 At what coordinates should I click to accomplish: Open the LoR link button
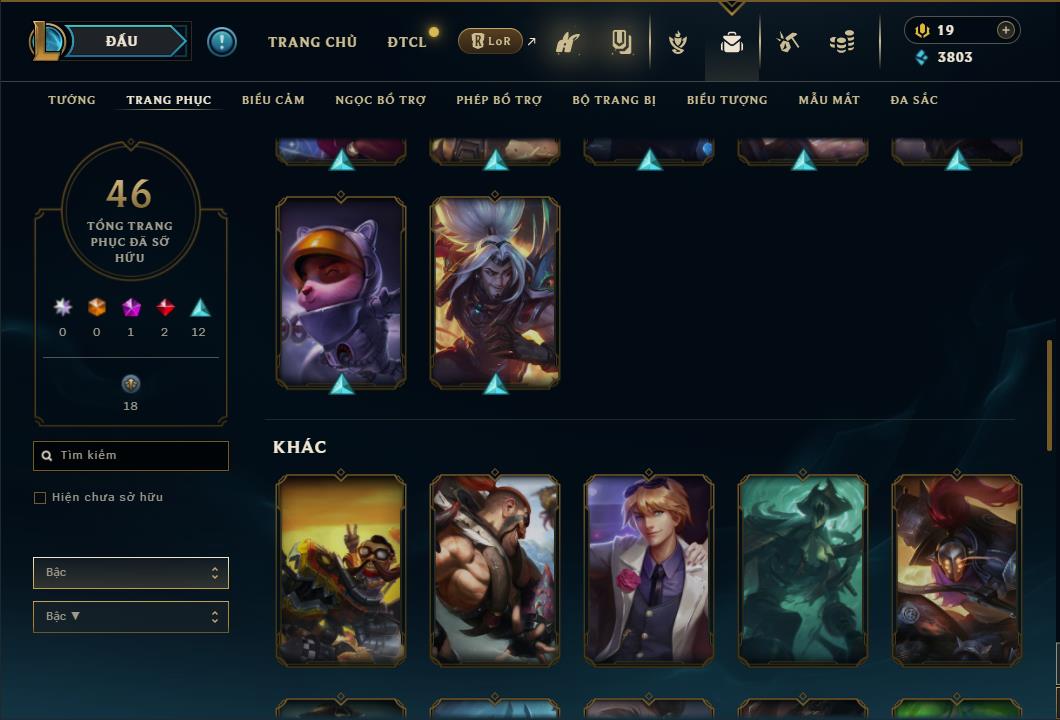(x=491, y=41)
